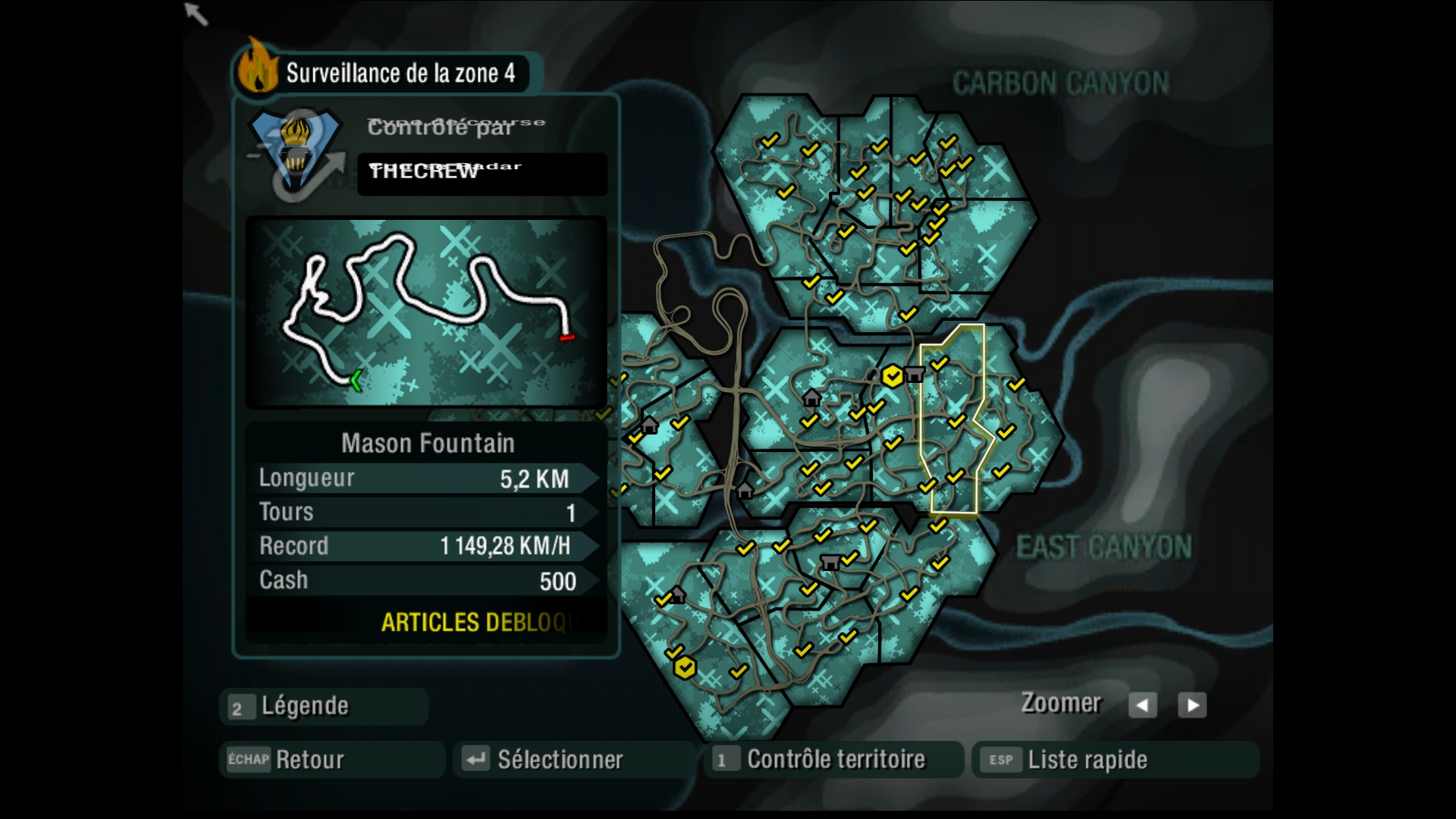
Task: Click the right Zoomer arrow
Action: pyautogui.click(x=1192, y=705)
